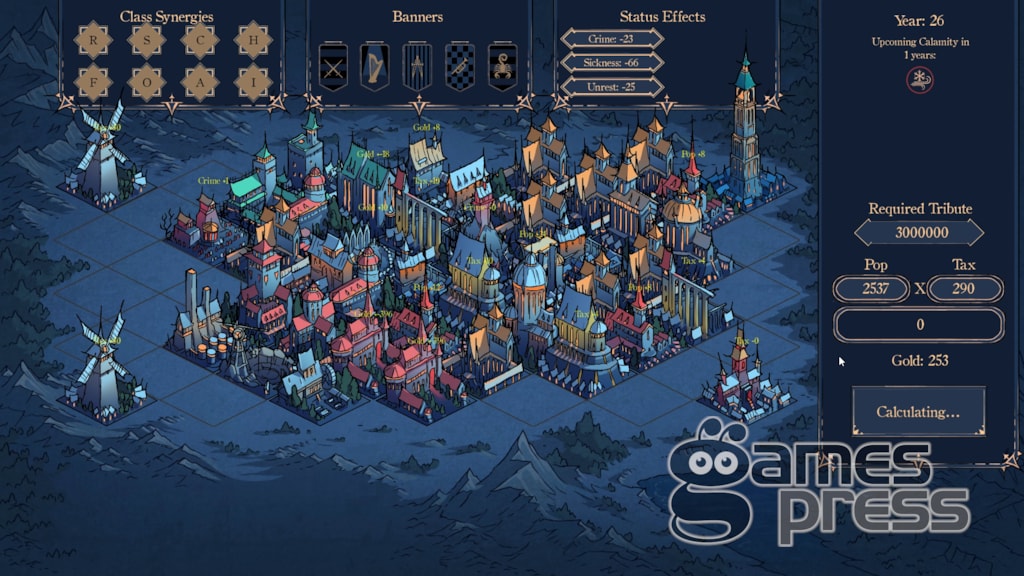Select the S class synergy icon
The width and height of the screenshot is (1024, 576).
147,40
